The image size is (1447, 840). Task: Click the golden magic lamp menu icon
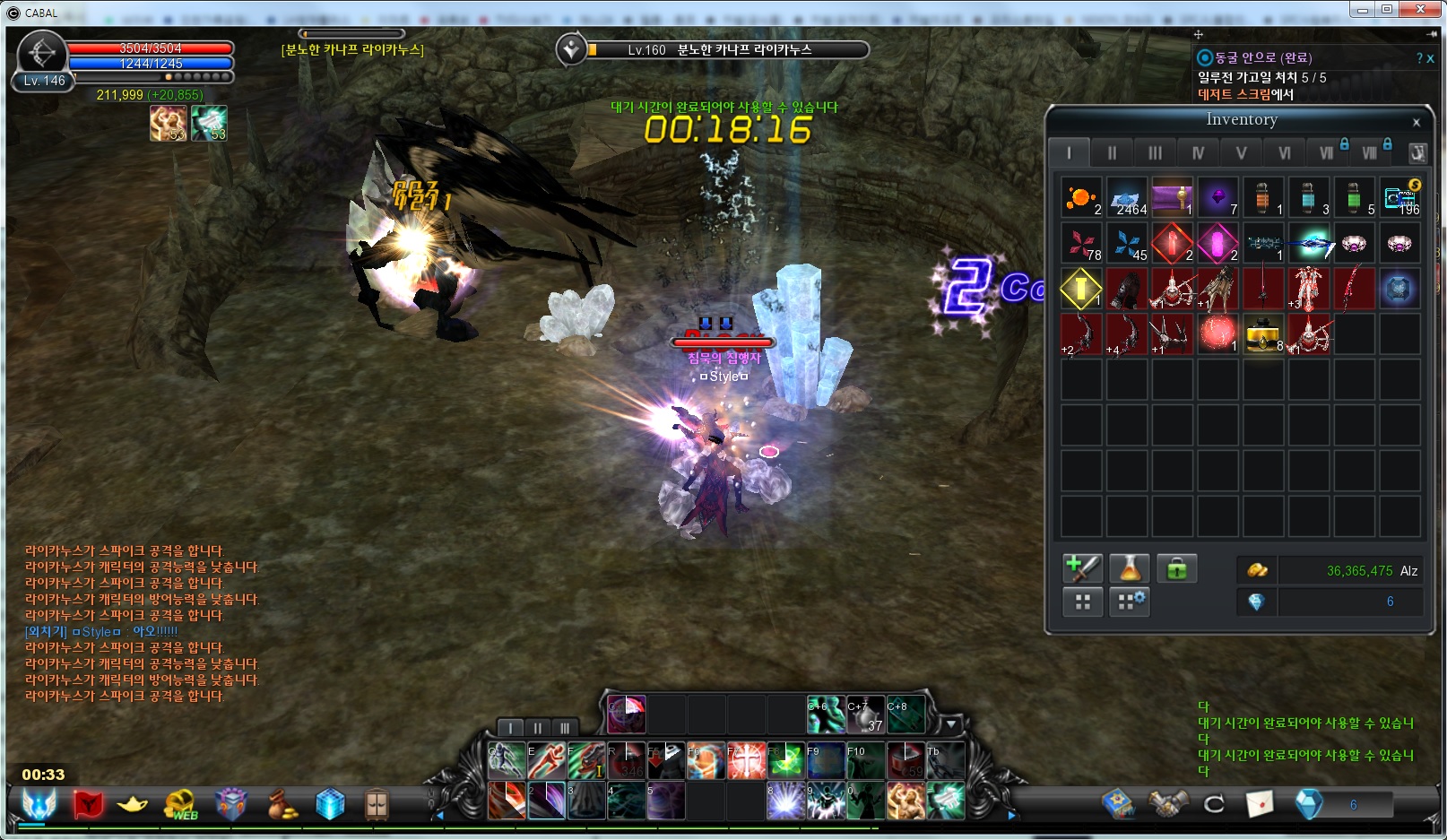point(133,804)
